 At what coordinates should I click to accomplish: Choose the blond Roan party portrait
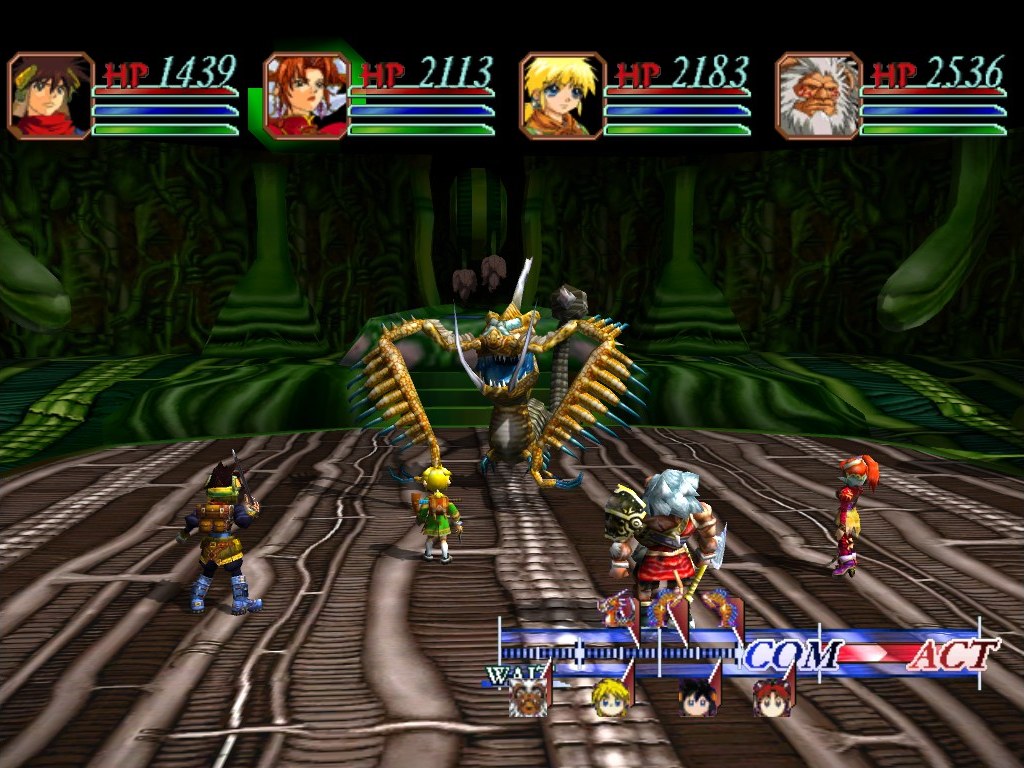563,96
